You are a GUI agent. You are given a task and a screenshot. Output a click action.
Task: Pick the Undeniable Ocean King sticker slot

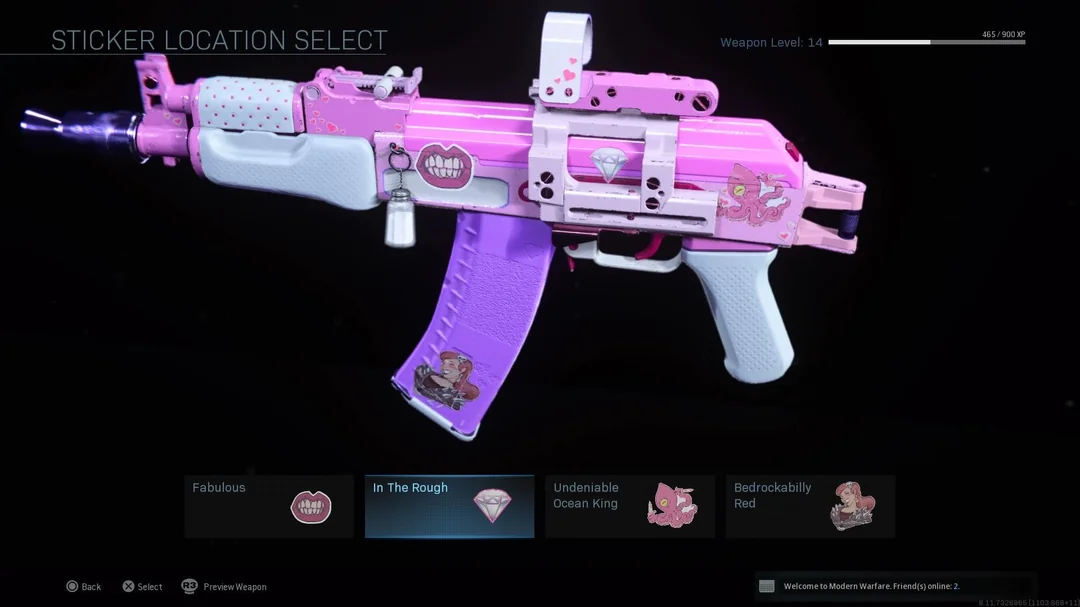point(630,506)
